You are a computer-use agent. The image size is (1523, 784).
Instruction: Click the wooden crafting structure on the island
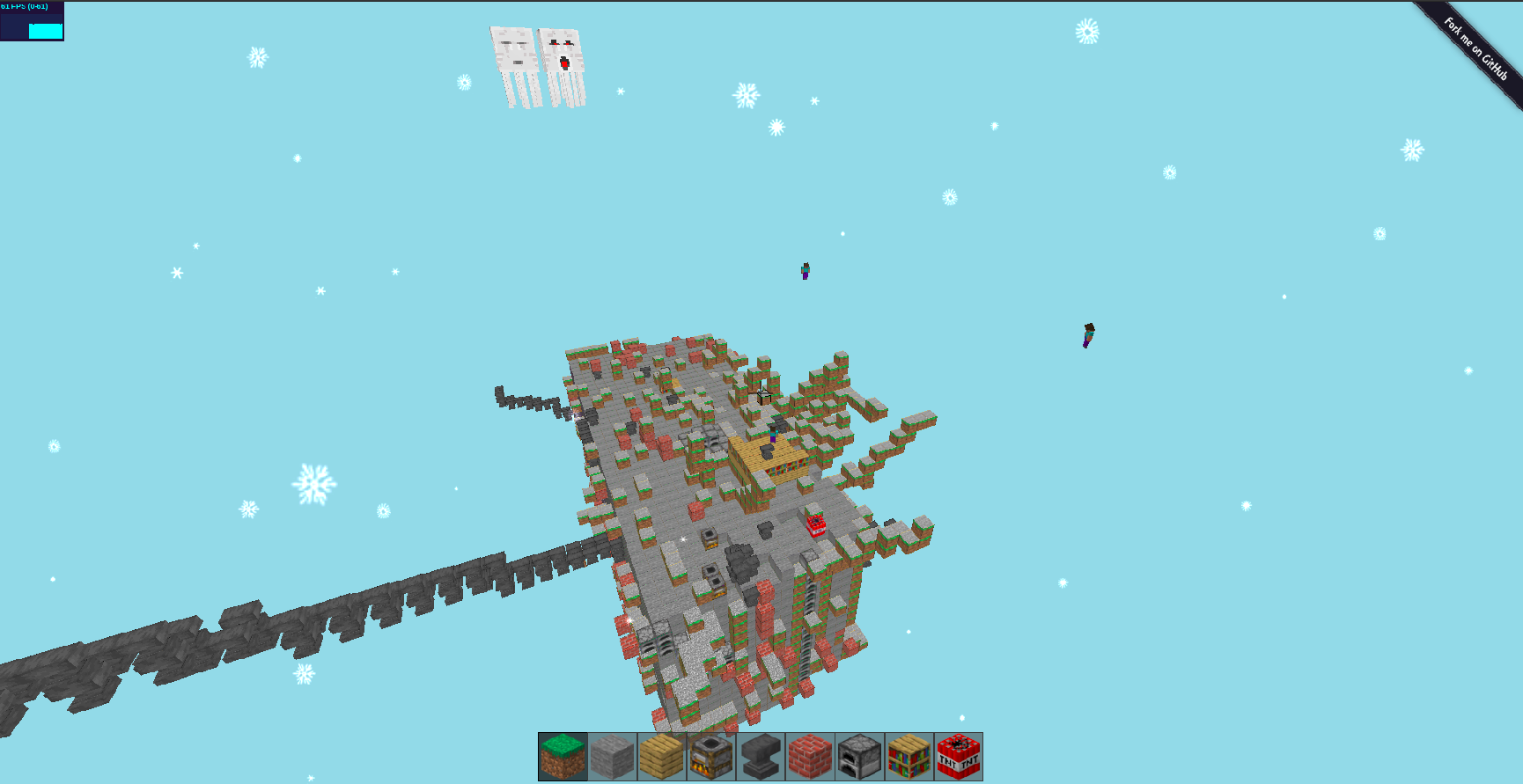coord(768,458)
